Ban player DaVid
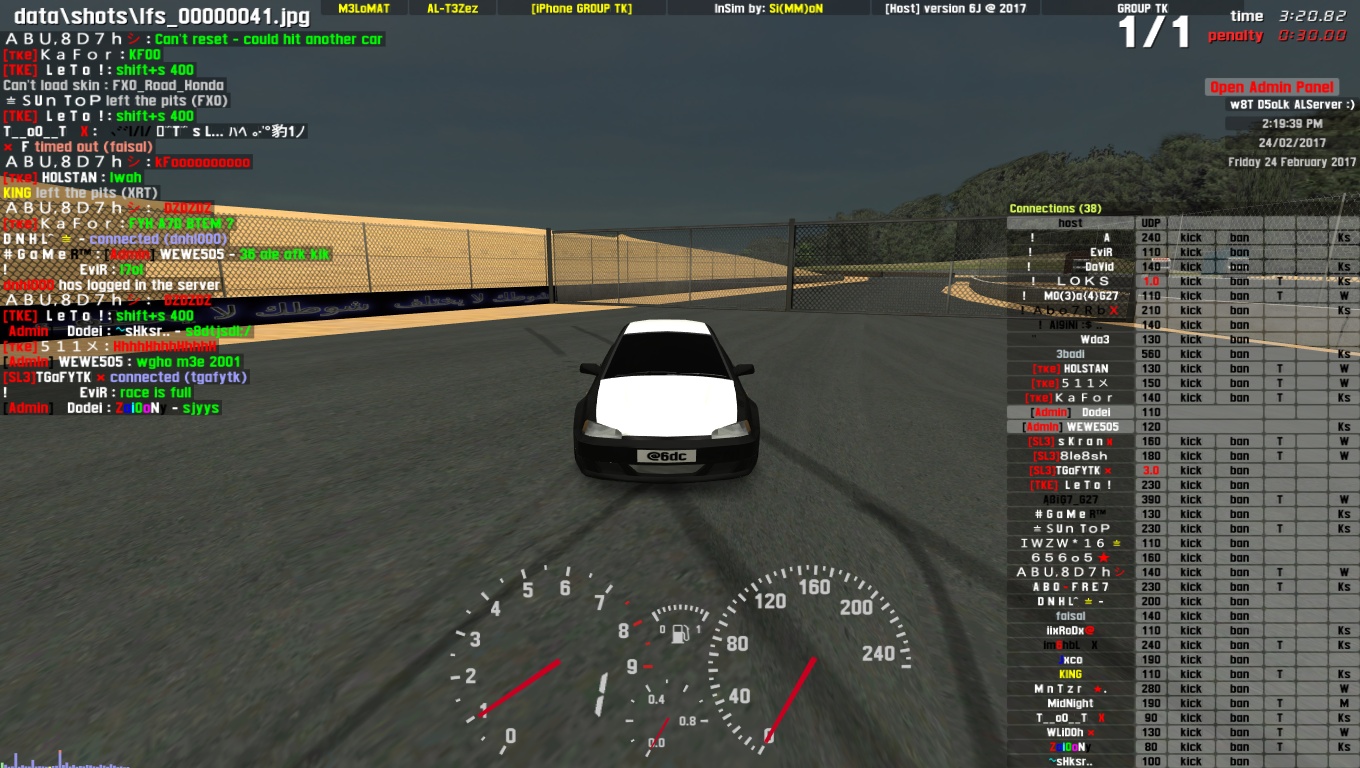 (x=1239, y=267)
